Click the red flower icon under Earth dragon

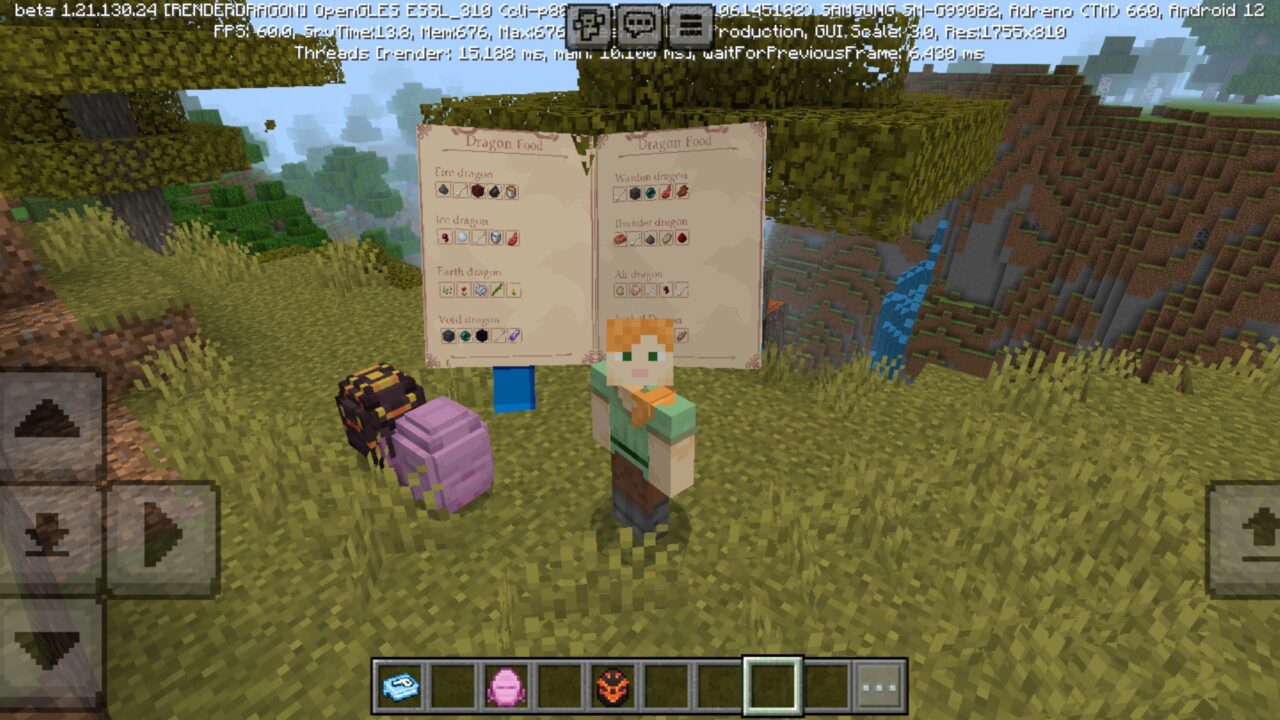click(x=464, y=289)
